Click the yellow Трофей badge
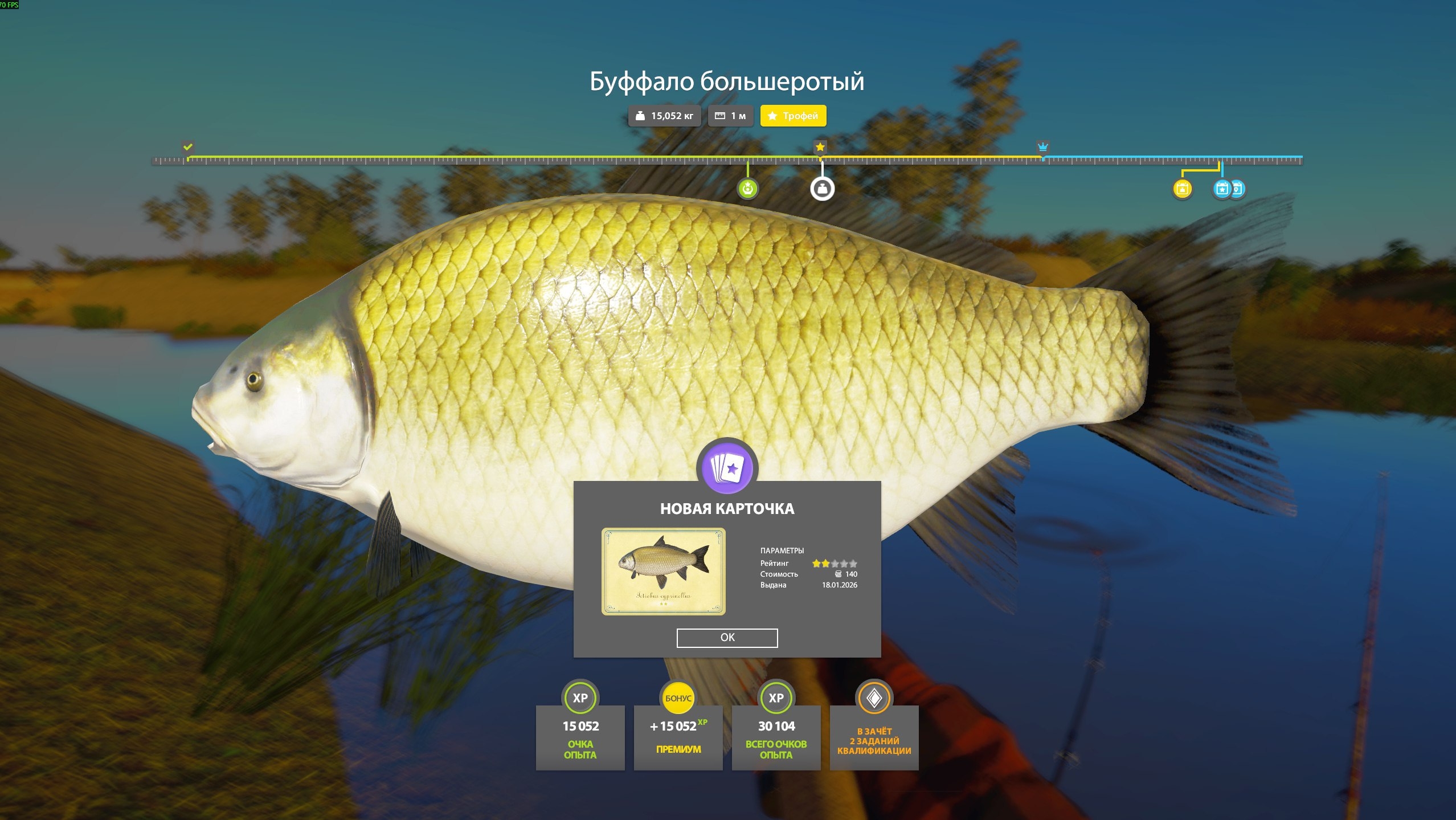The width and height of the screenshot is (1456, 820). pos(793,116)
